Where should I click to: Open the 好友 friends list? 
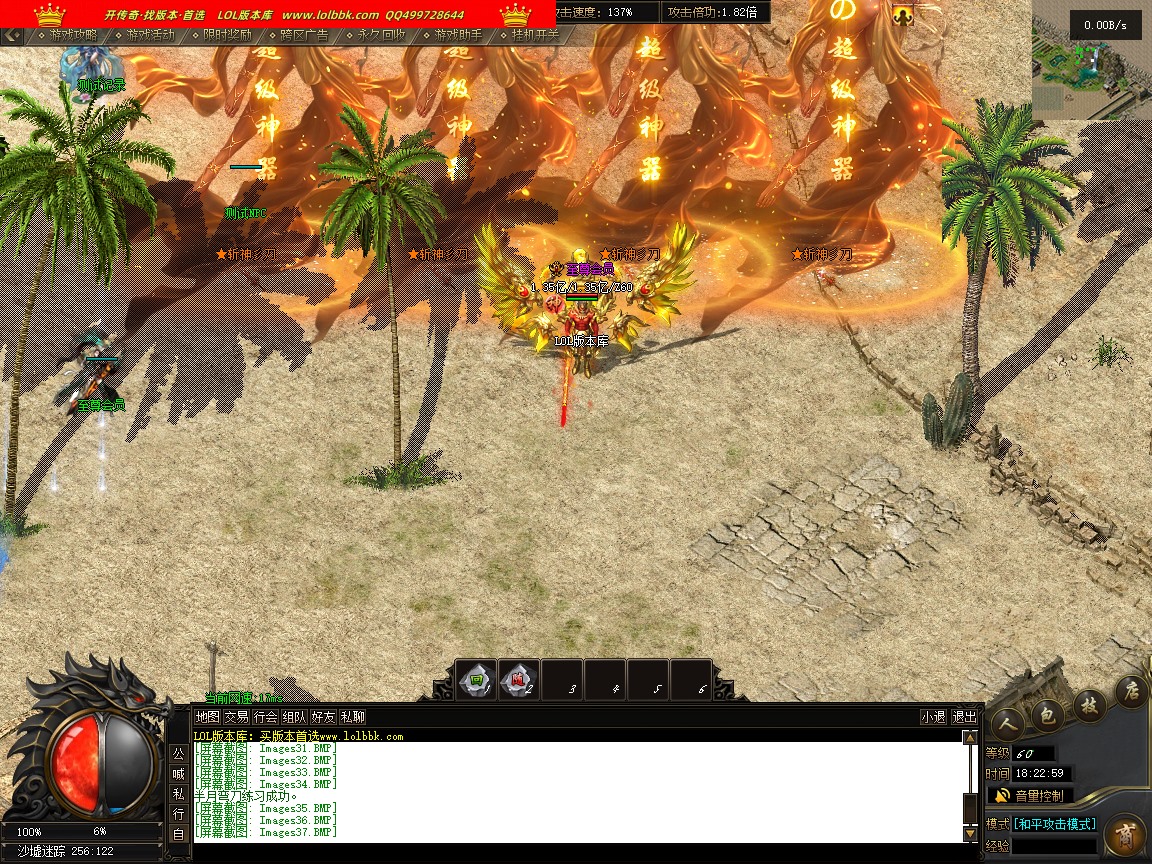point(323,717)
